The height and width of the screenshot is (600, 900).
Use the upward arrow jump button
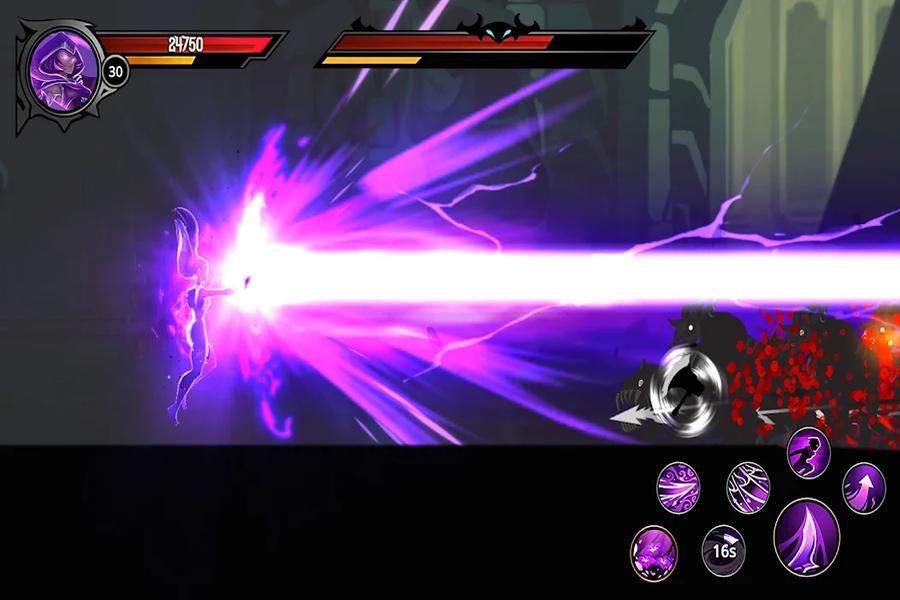864,486
